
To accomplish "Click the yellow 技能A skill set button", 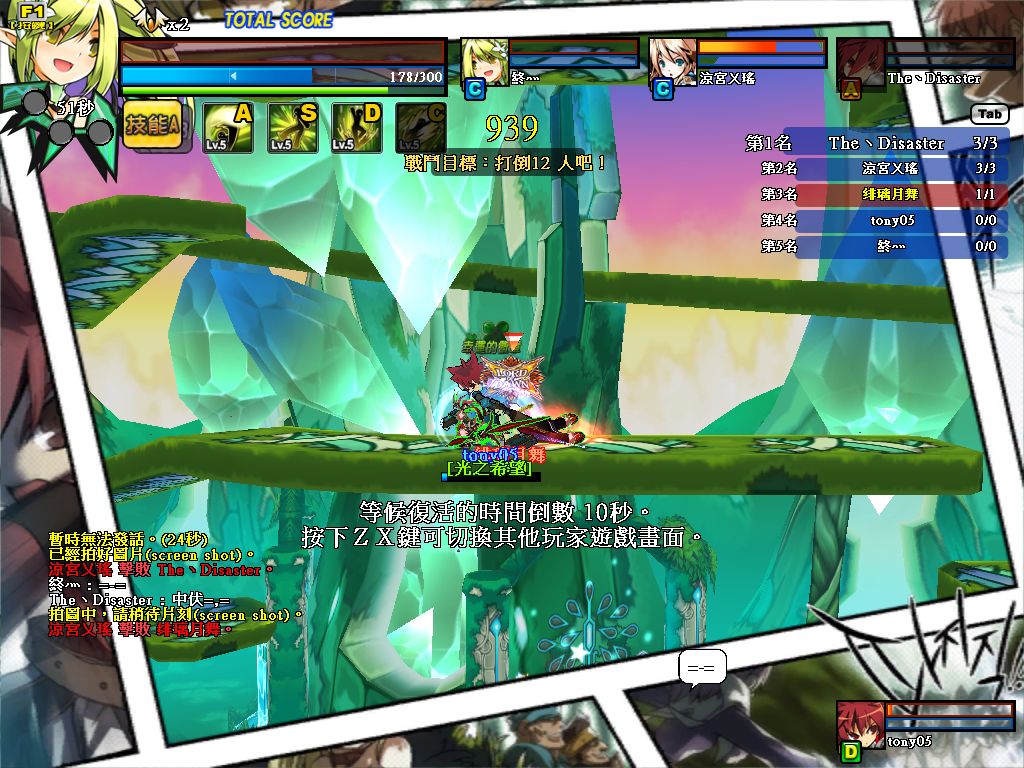I will point(152,126).
